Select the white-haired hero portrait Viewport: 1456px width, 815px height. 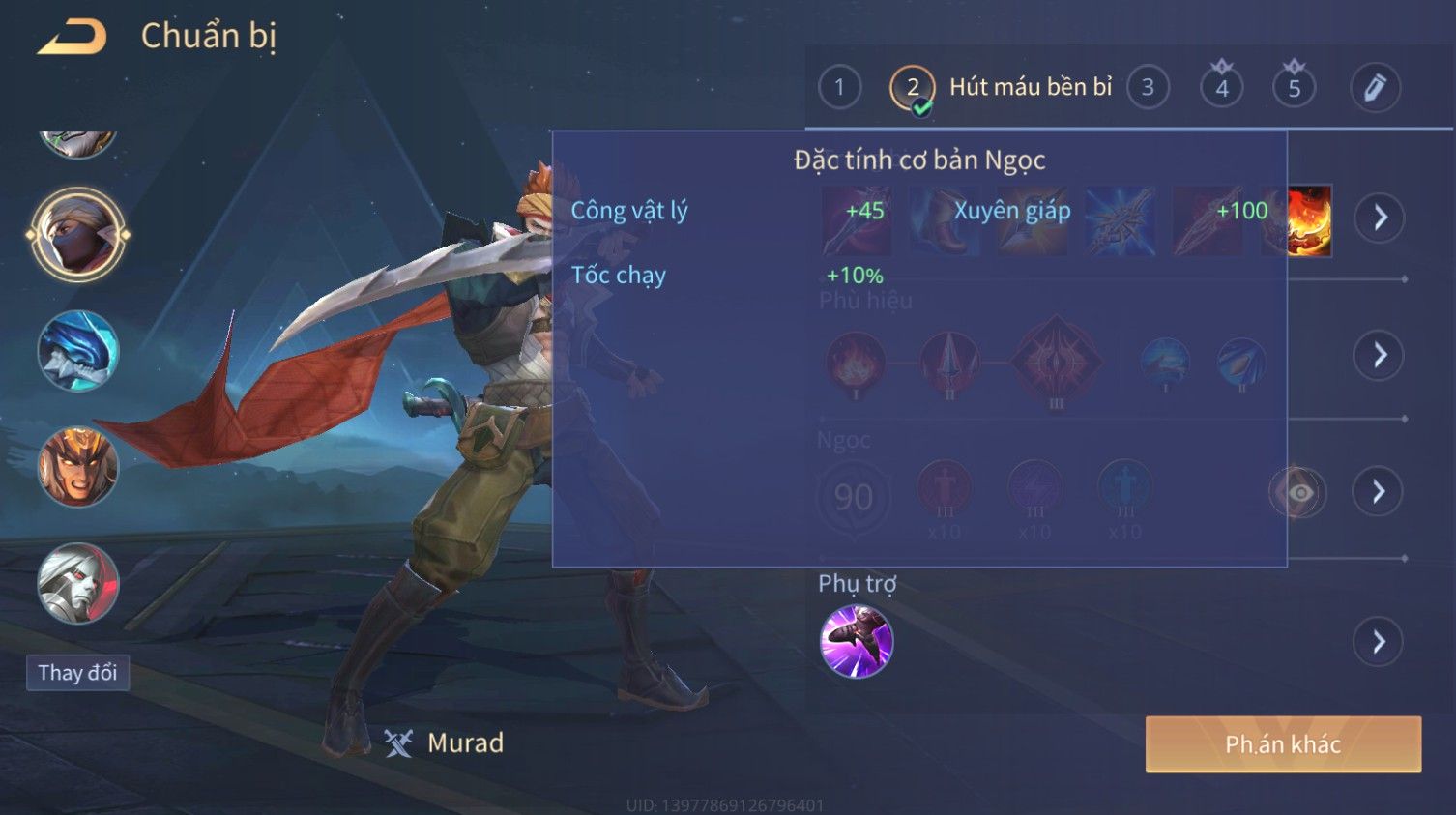pyautogui.click(x=77, y=583)
